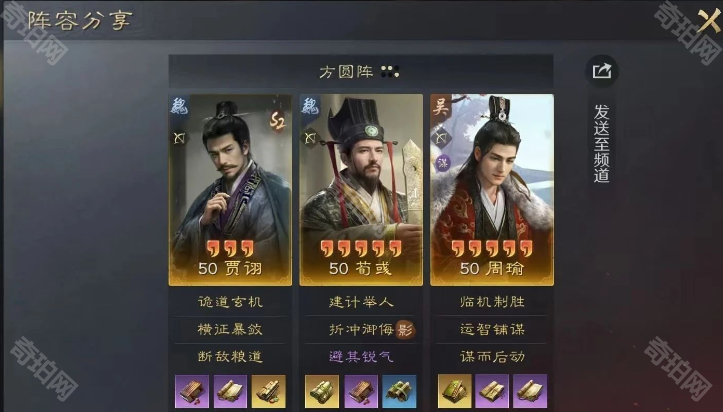View the 谋而后动 skill

point(491,356)
